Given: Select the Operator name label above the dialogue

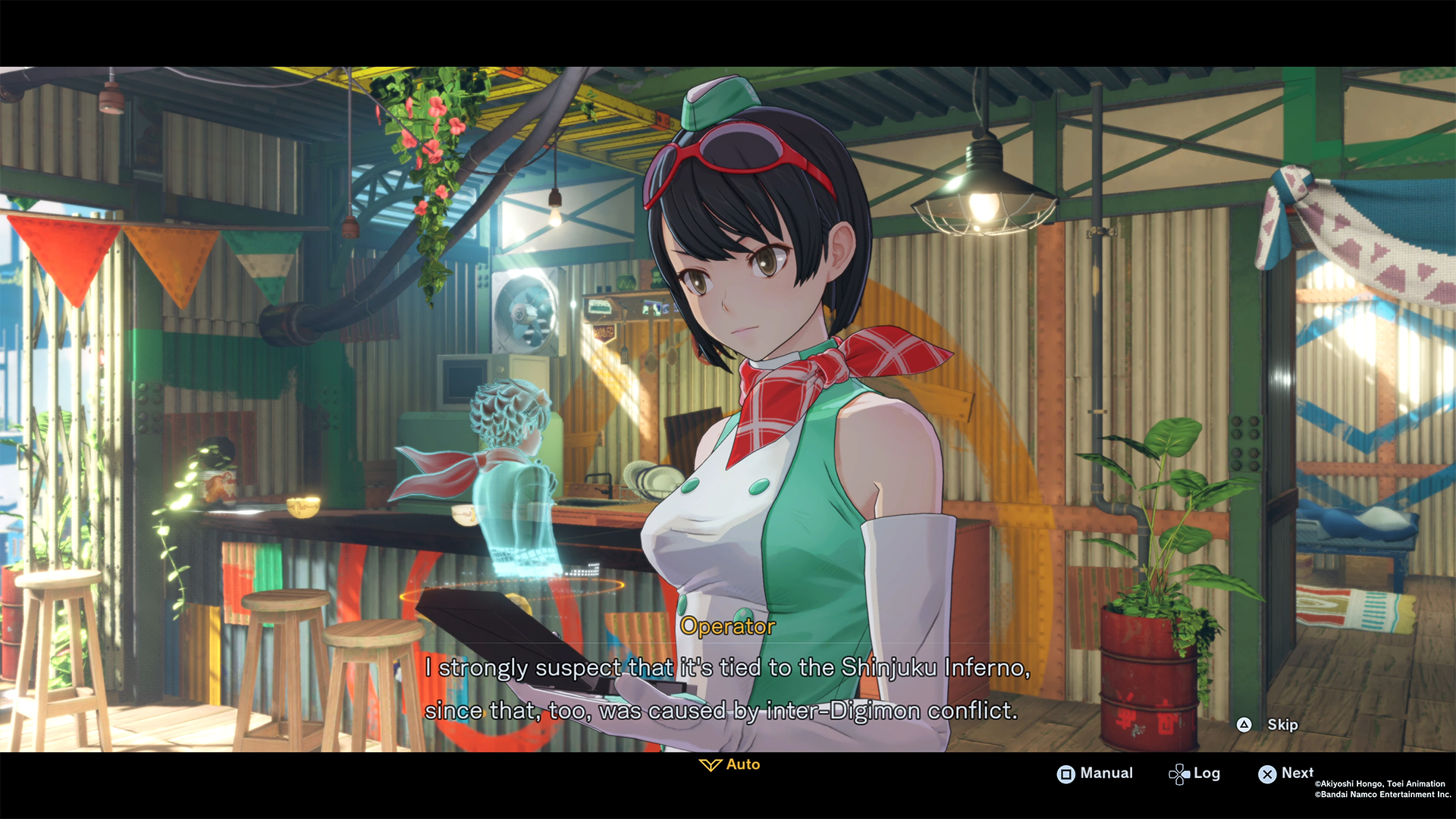Looking at the screenshot, I should click(x=727, y=626).
